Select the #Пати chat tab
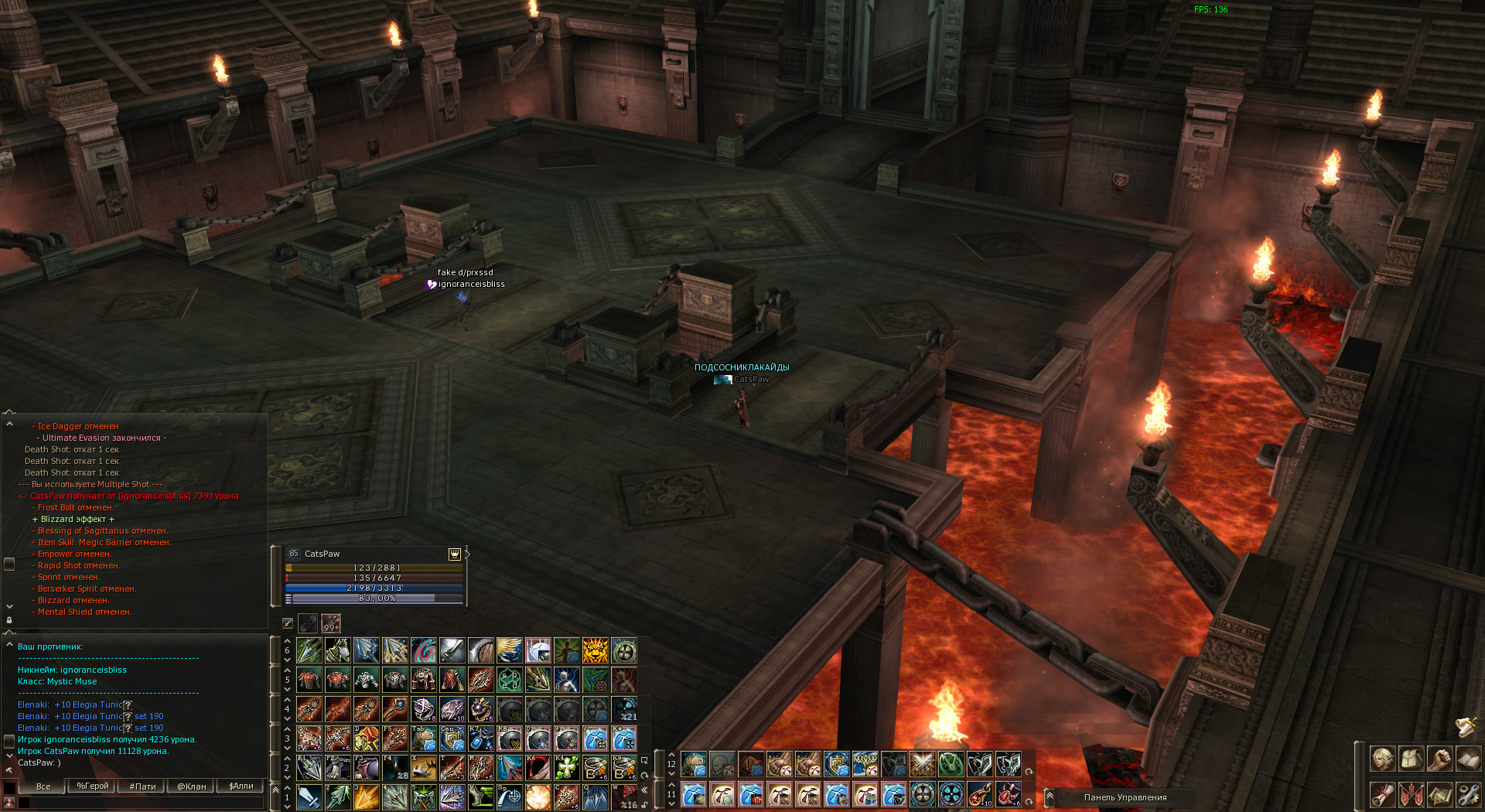This screenshot has height=812, width=1485. 142,786
